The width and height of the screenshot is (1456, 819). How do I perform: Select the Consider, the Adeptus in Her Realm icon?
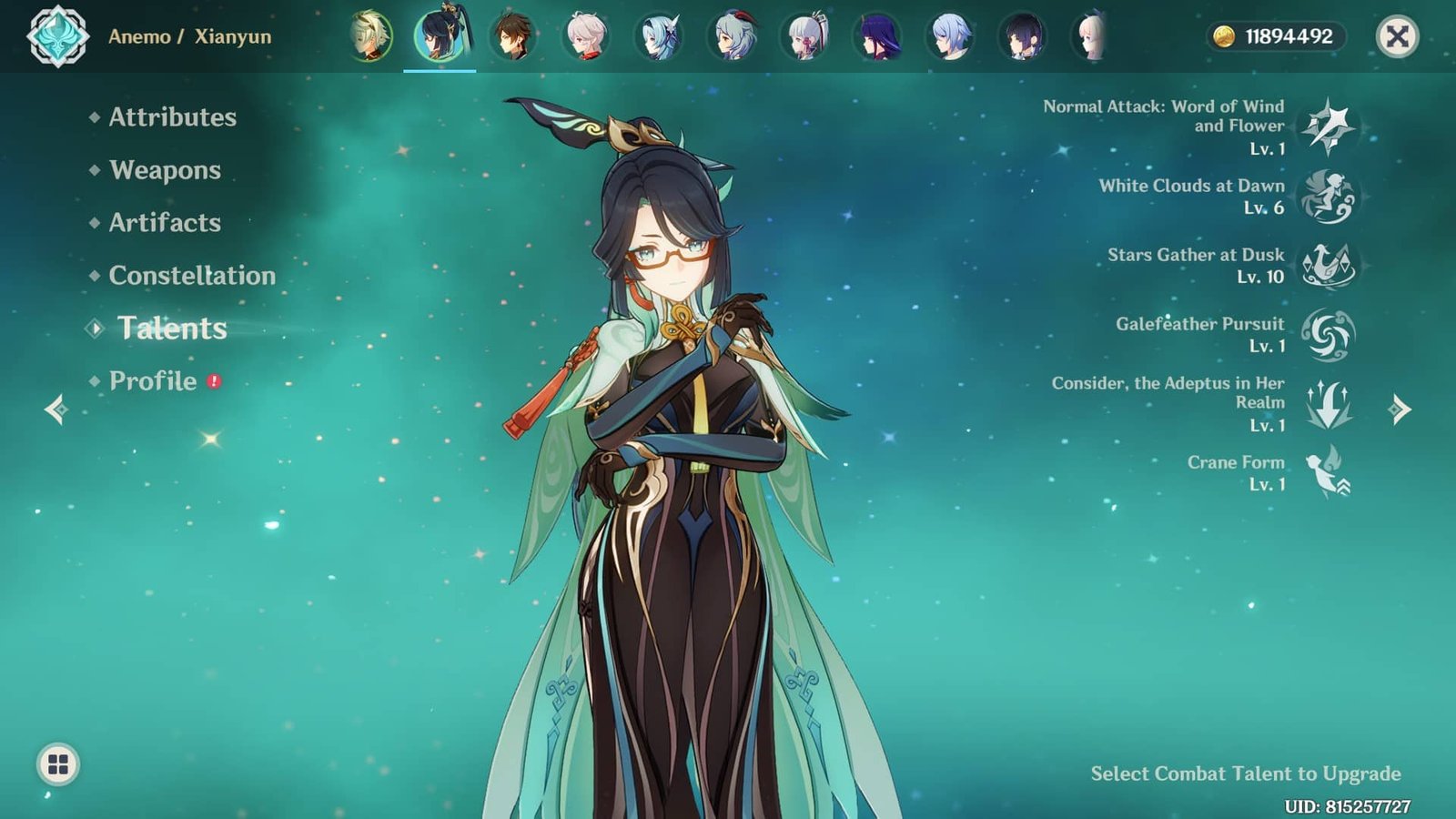1328,407
